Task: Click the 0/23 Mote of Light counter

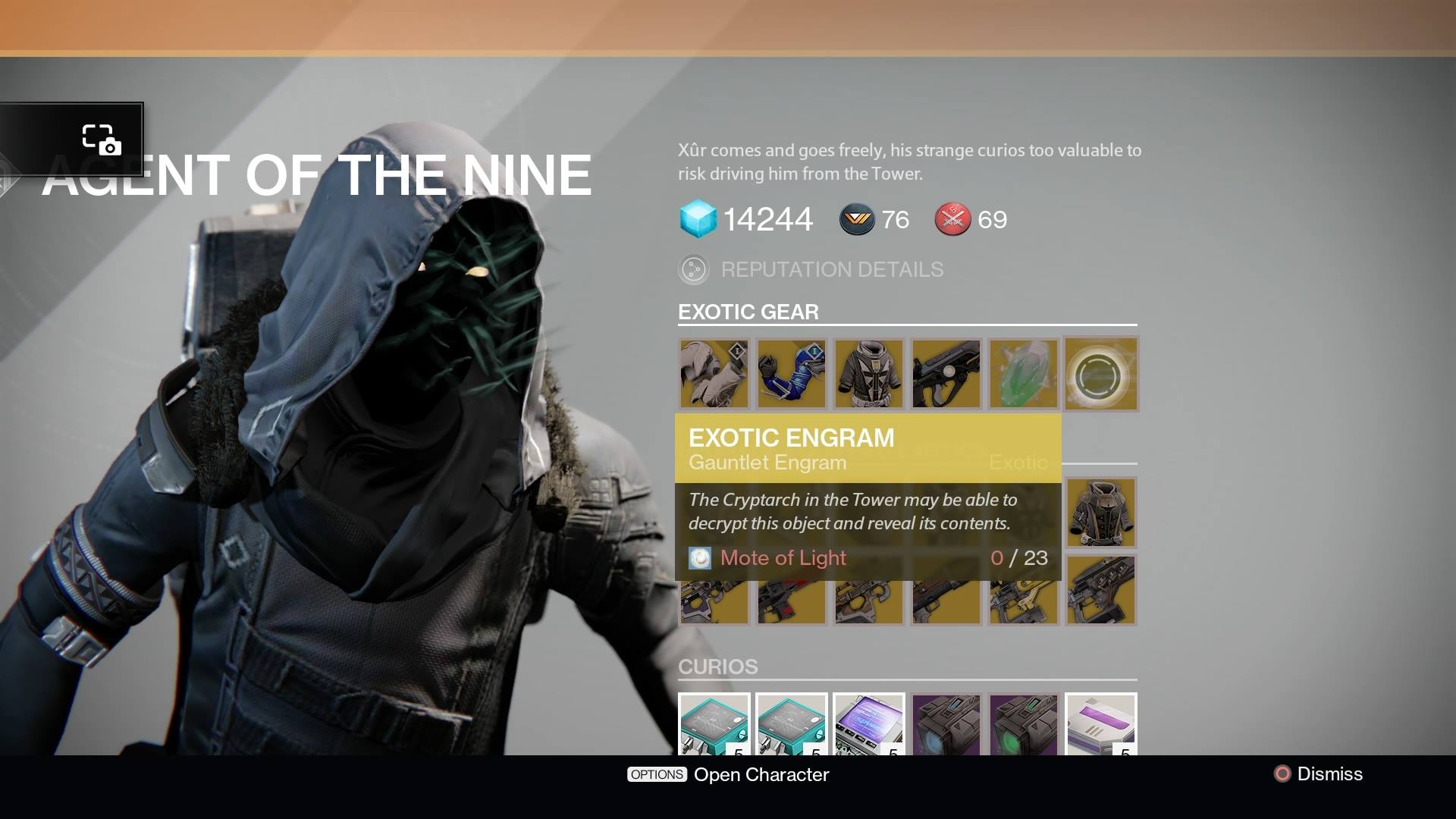Action: [1020, 558]
